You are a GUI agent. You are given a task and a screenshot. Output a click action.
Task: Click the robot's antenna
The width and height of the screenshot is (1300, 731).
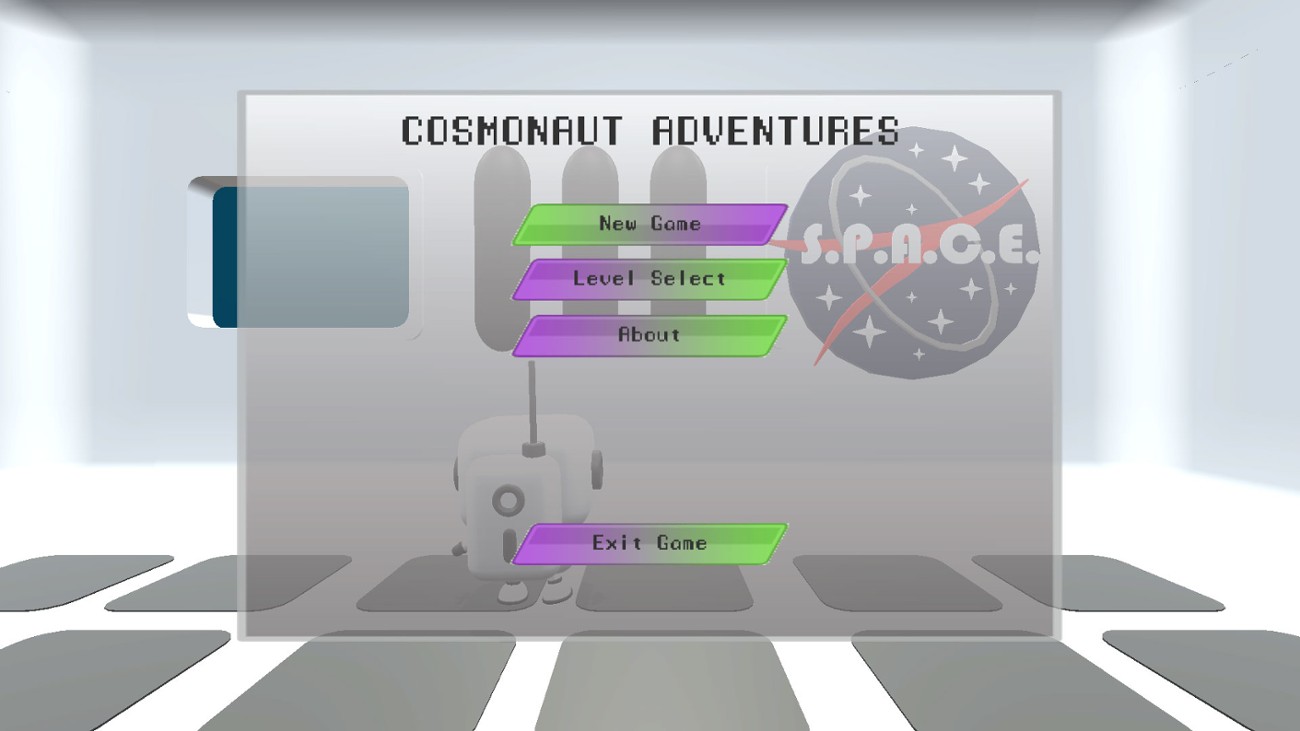(x=533, y=400)
